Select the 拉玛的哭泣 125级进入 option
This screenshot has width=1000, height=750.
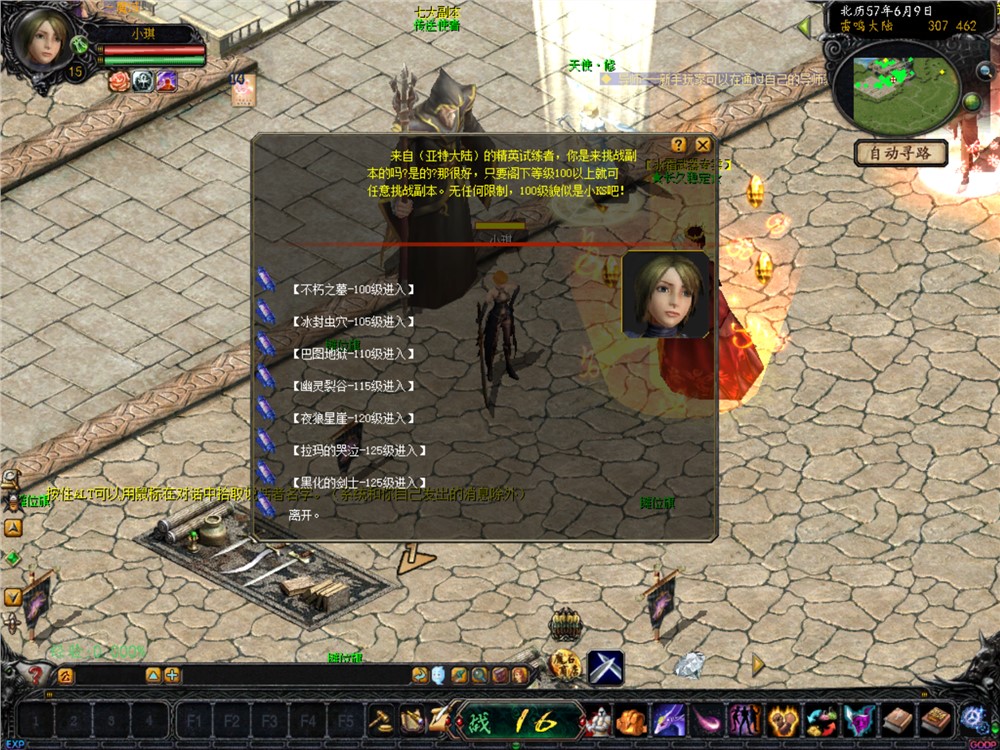(357, 451)
